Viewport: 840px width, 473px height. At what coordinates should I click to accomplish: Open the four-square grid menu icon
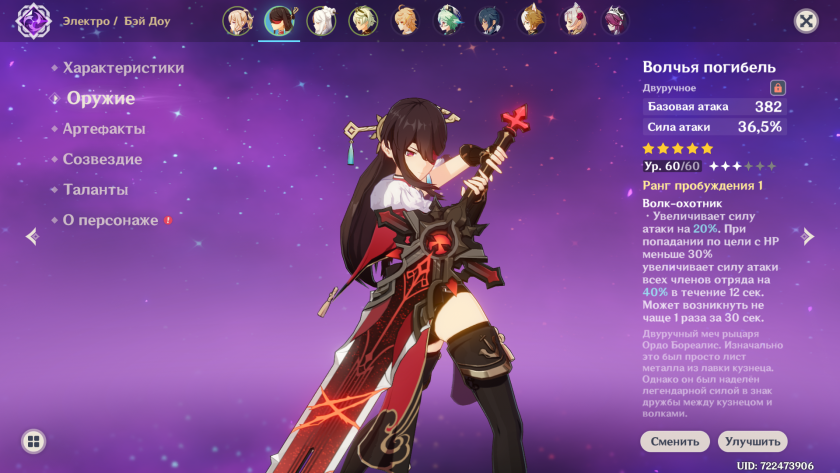[x=33, y=441]
